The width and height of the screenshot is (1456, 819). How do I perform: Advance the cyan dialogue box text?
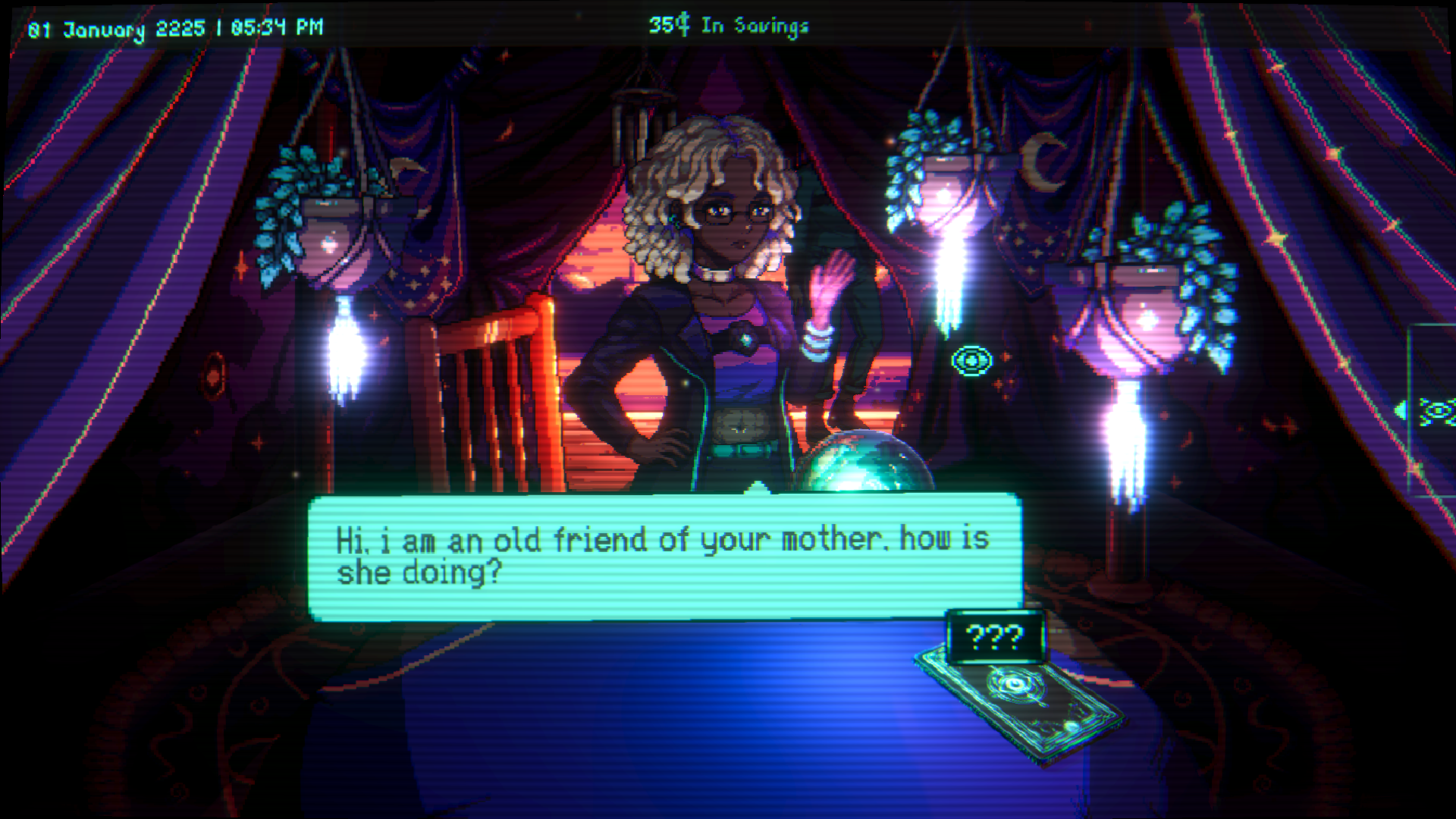[664, 557]
